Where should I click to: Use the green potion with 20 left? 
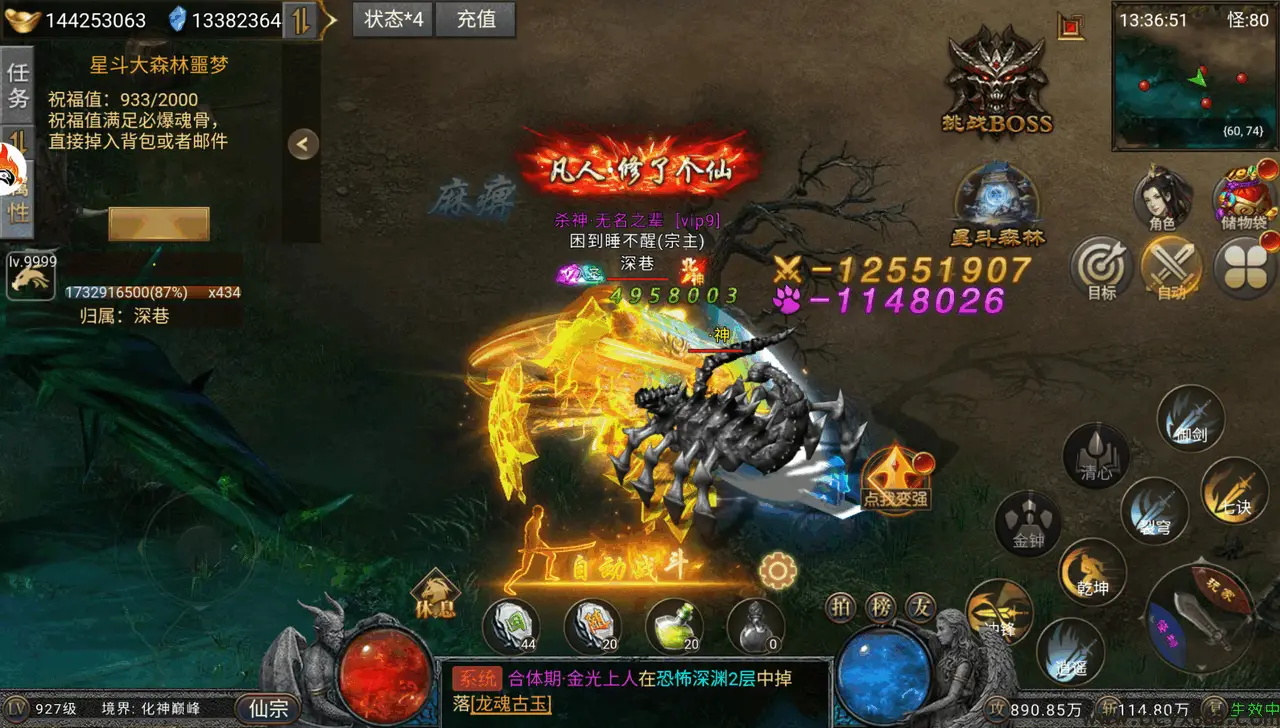click(675, 626)
